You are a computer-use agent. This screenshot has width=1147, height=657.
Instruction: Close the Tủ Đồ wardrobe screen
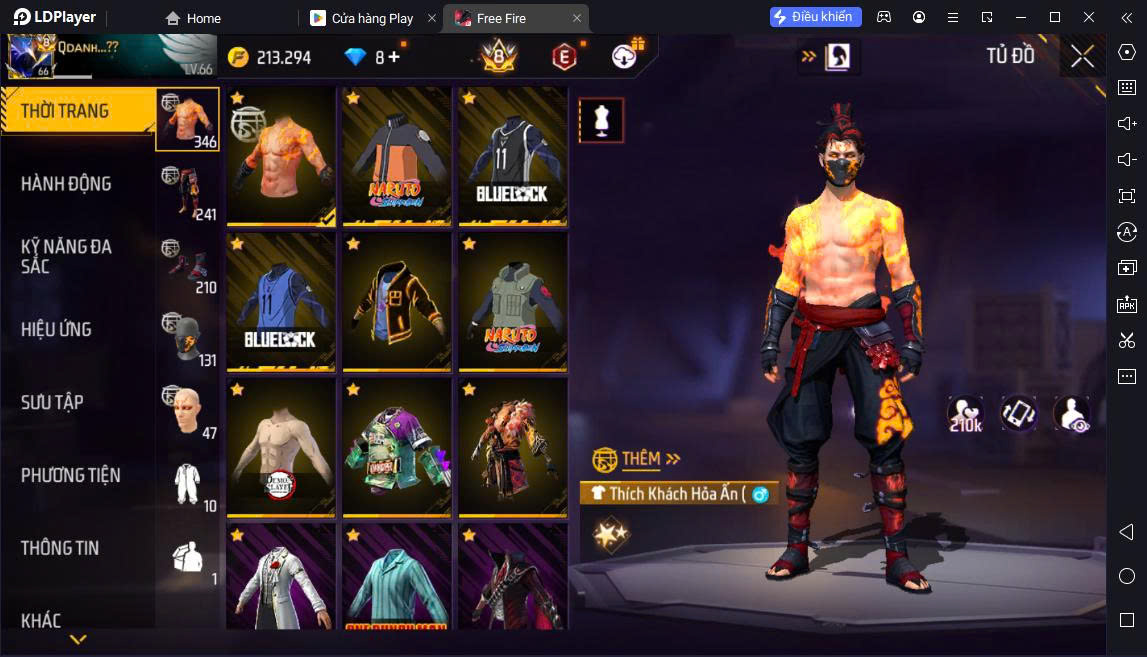(x=1082, y=57)
